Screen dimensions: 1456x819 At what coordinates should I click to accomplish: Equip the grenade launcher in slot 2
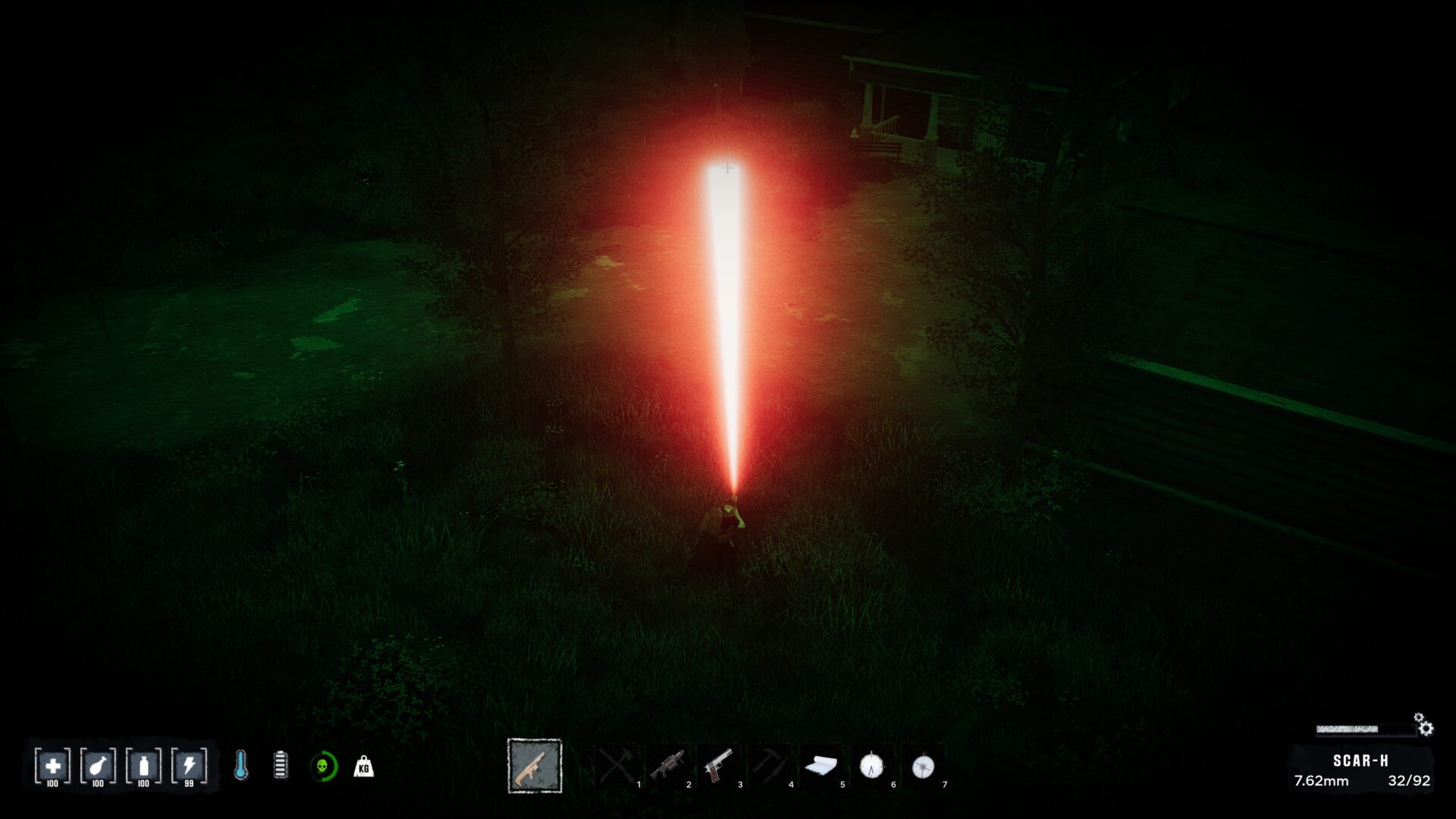(667, 766)
